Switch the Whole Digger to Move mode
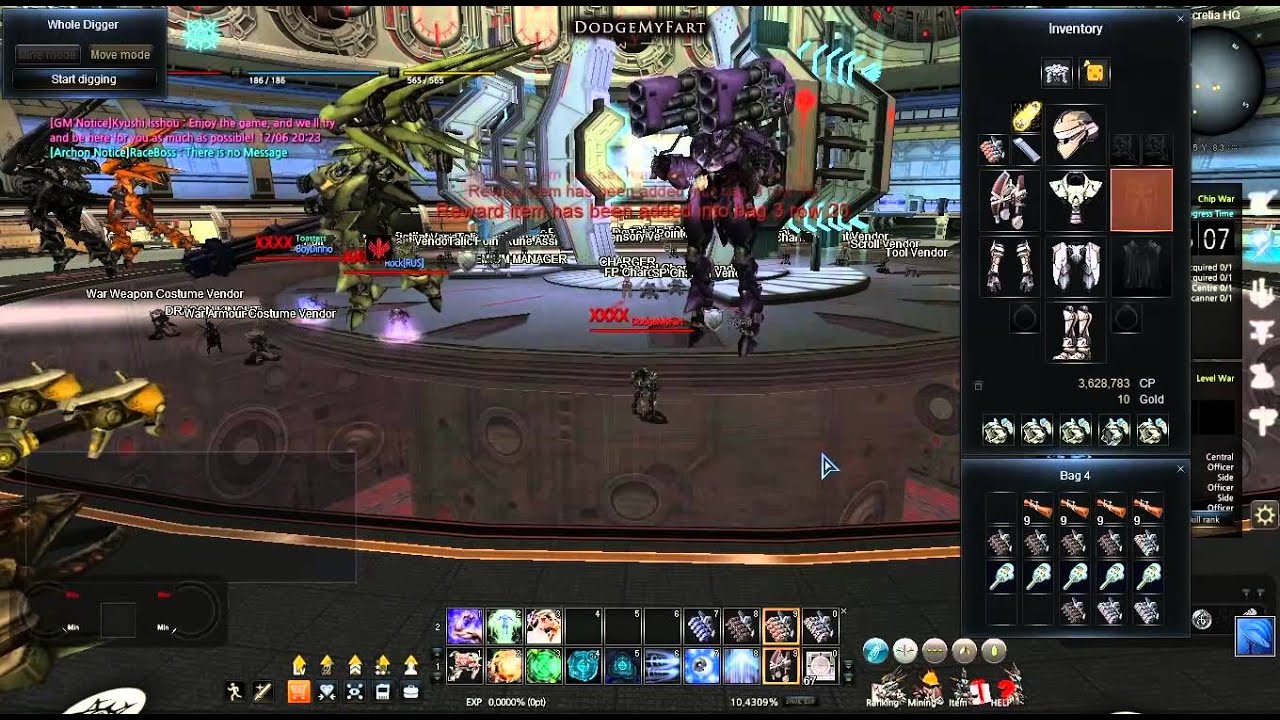1280x720 pixels. pos(120,55)
